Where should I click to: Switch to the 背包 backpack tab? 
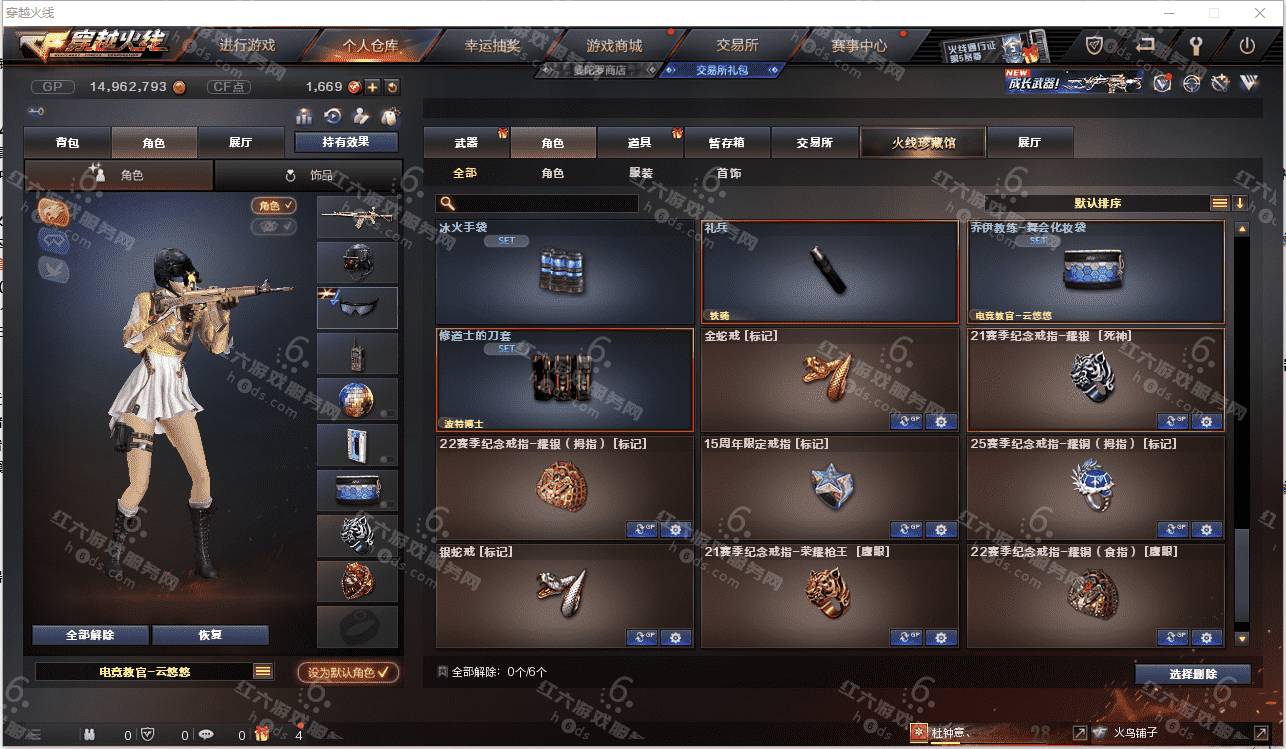[x=67, y=143]
